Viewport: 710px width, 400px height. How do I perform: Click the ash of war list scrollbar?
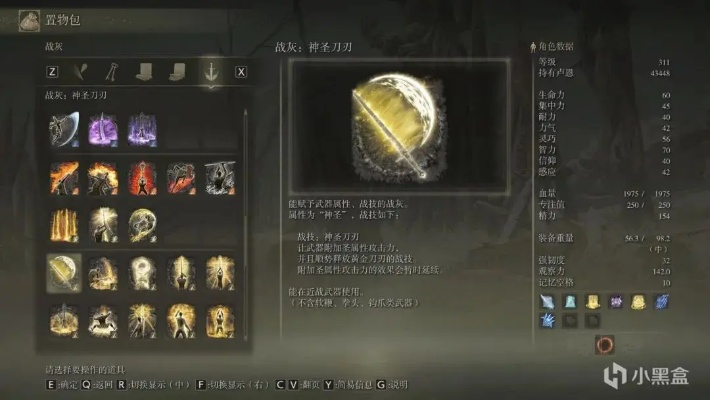pyautogui.click(x=246, y=200)
